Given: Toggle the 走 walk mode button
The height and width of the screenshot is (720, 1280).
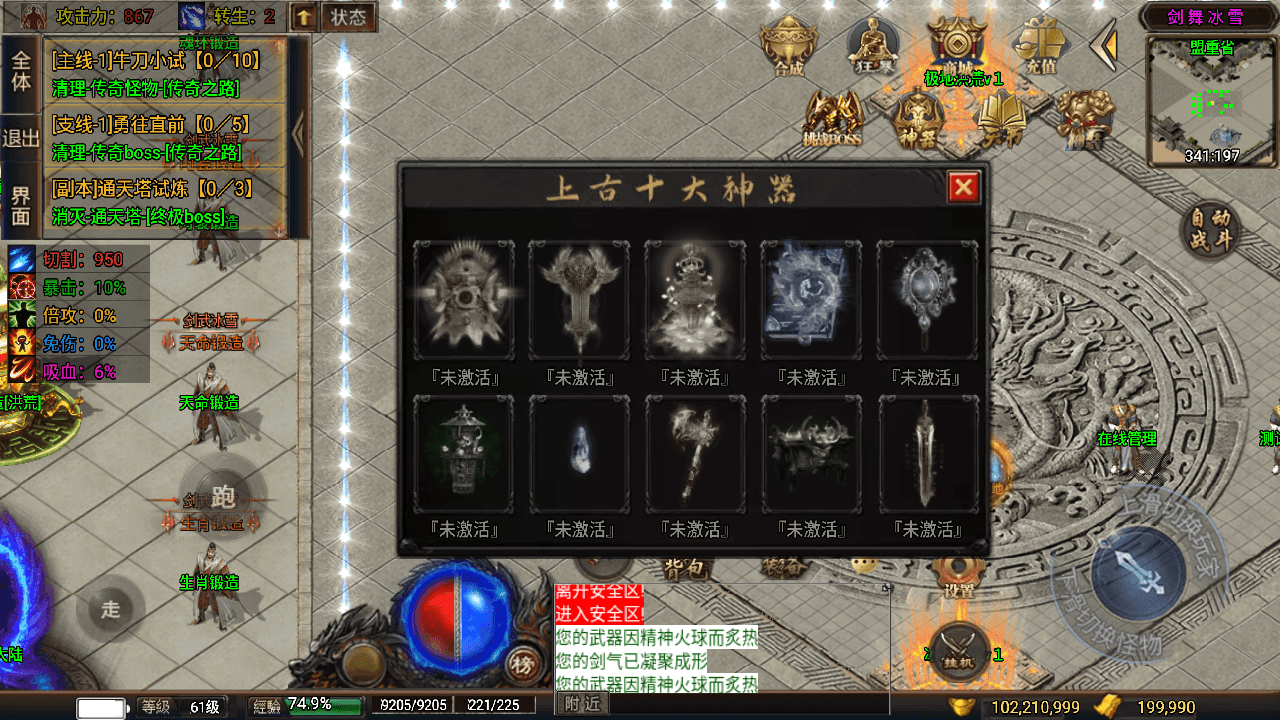Looking at the screenshot, I should pyautogui.click(x=111, y=608).
